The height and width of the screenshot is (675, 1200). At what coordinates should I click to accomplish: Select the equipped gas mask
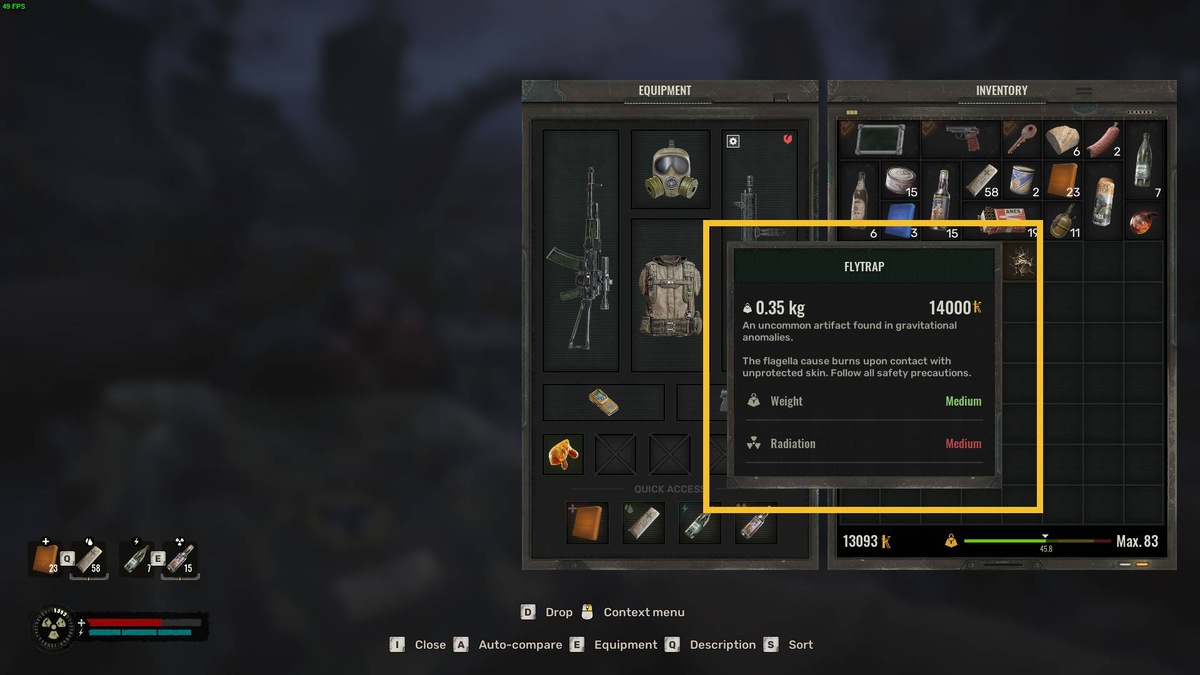click(669, 168)
